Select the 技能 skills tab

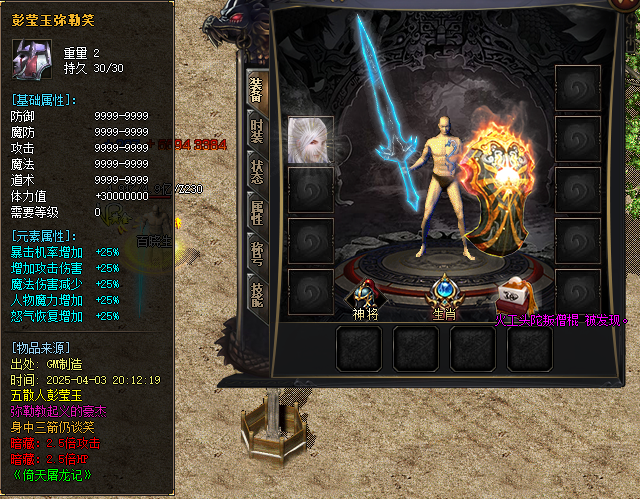point(257,294)
